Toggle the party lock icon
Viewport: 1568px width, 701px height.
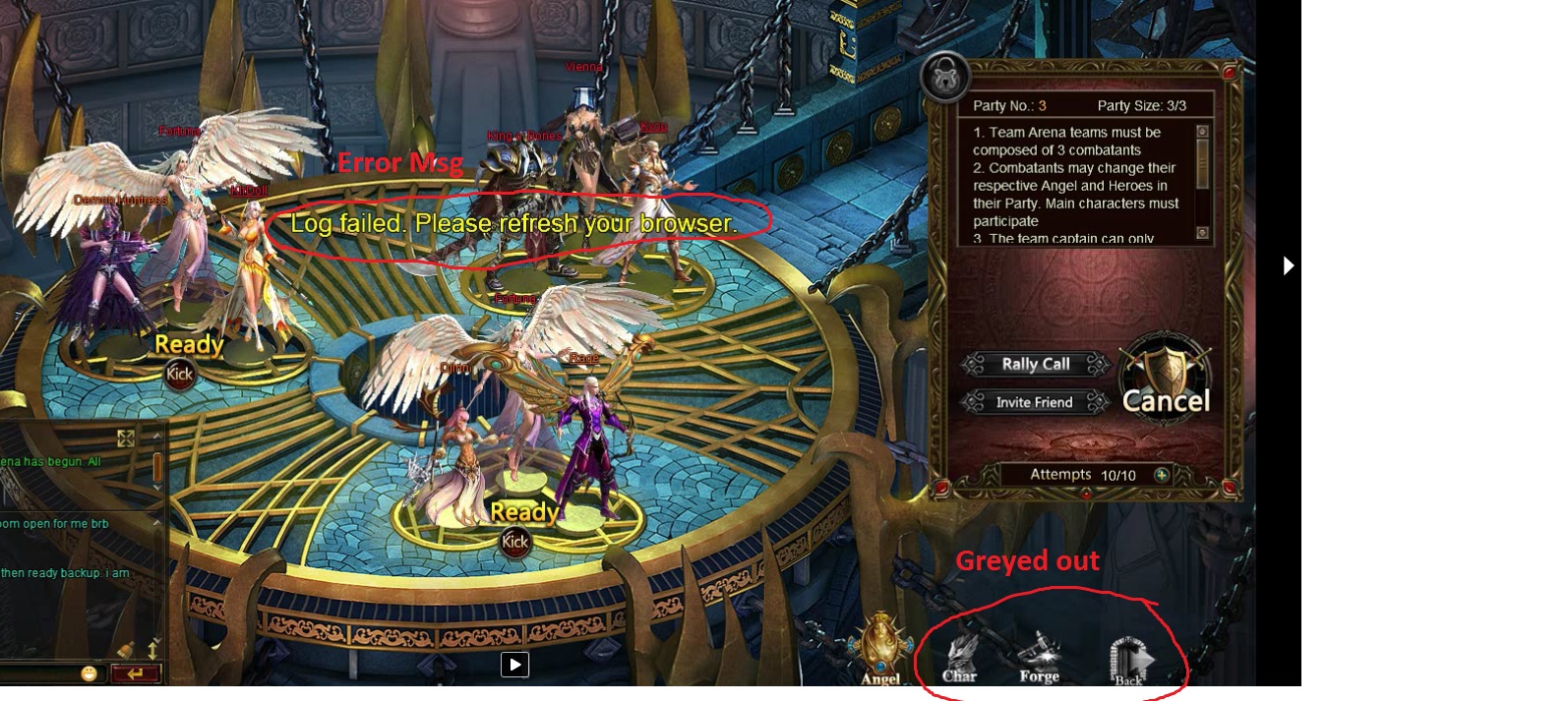(945, 76)
